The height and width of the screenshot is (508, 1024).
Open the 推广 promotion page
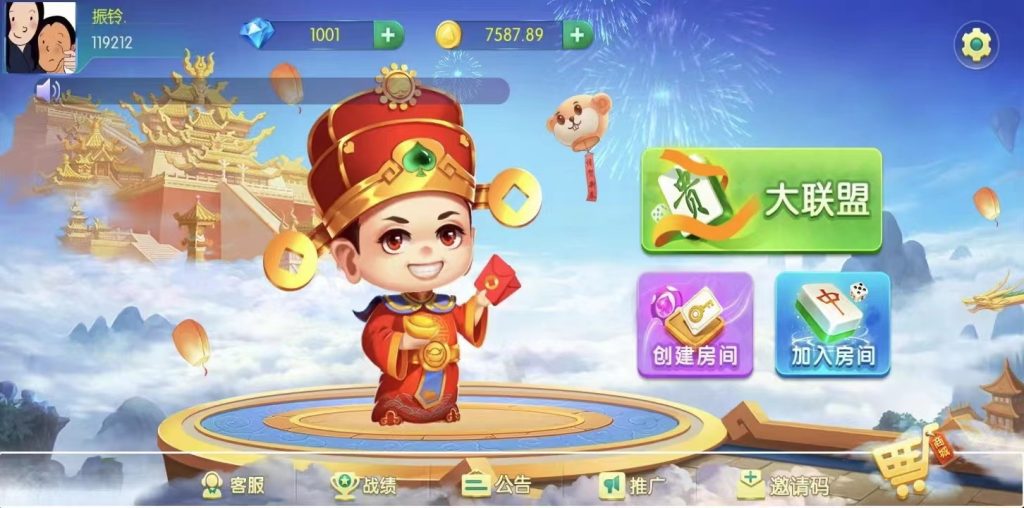(633, 486)
